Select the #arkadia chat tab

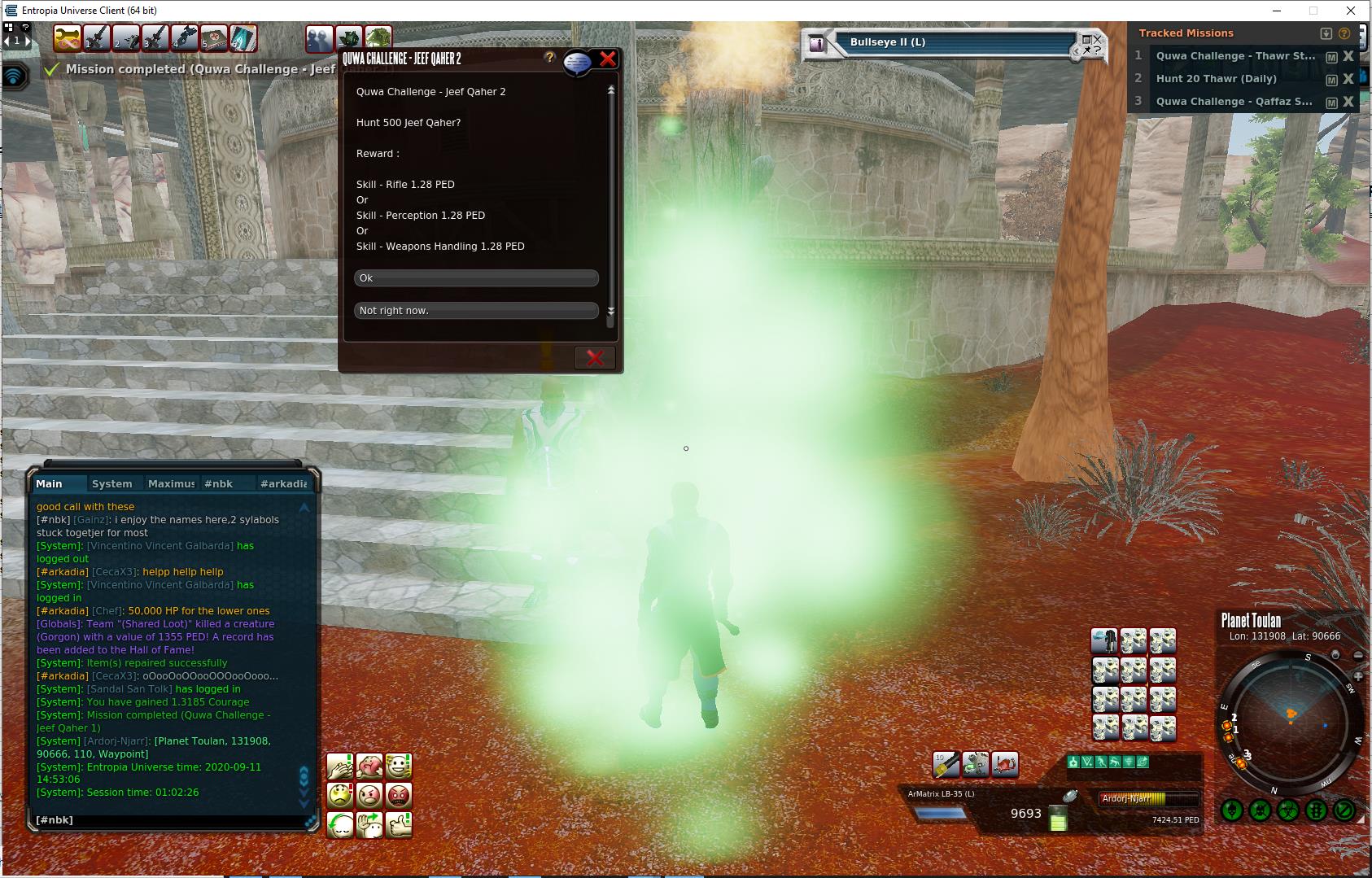[283, 483]
